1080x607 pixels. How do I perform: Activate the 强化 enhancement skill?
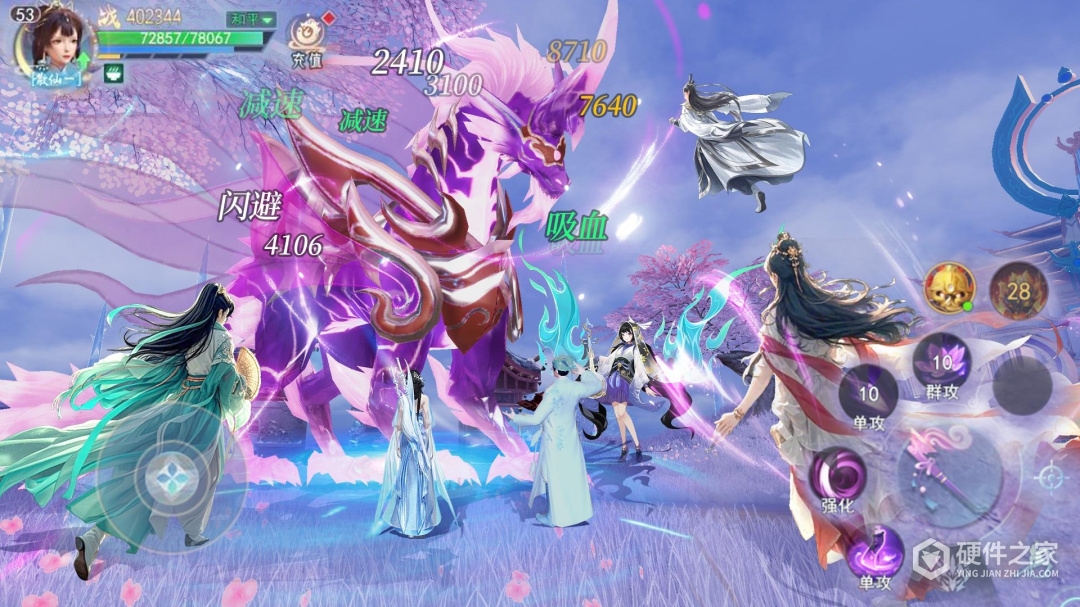(839, 478)
